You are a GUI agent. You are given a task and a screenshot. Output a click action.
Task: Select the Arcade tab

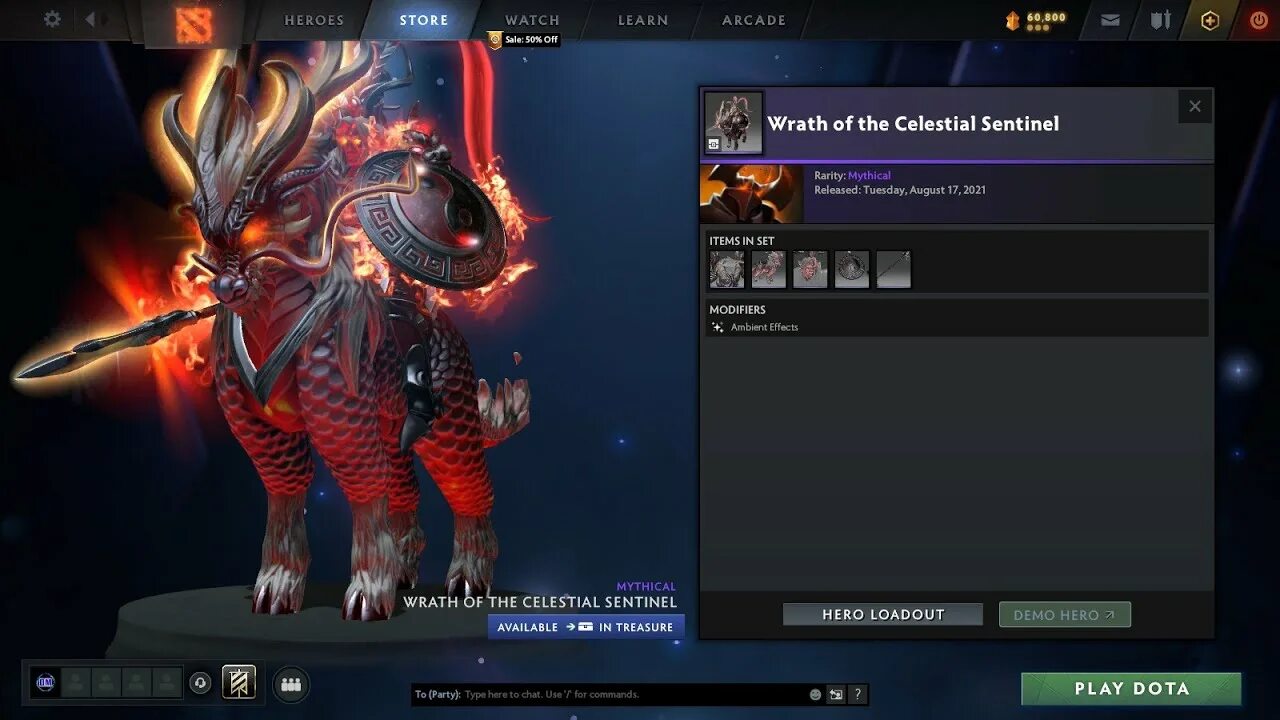(x=754, y=20)
